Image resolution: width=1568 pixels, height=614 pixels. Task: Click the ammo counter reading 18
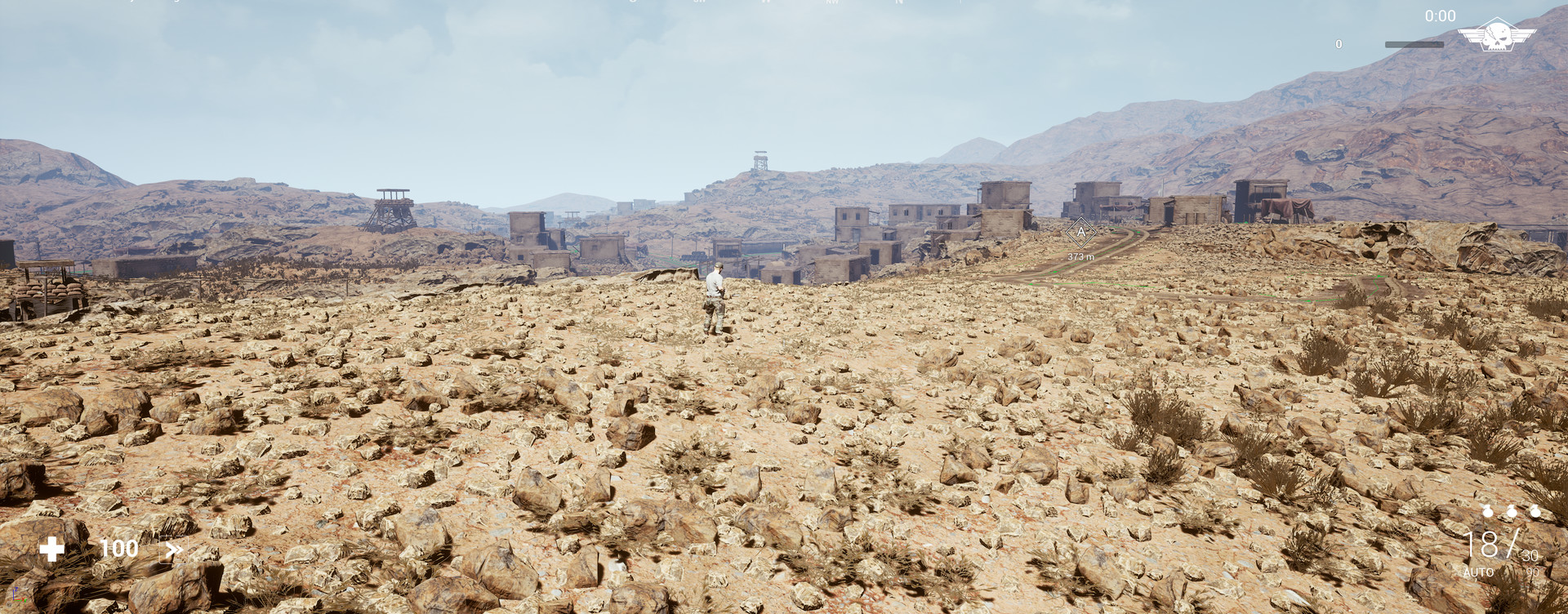coord(1482,545)
